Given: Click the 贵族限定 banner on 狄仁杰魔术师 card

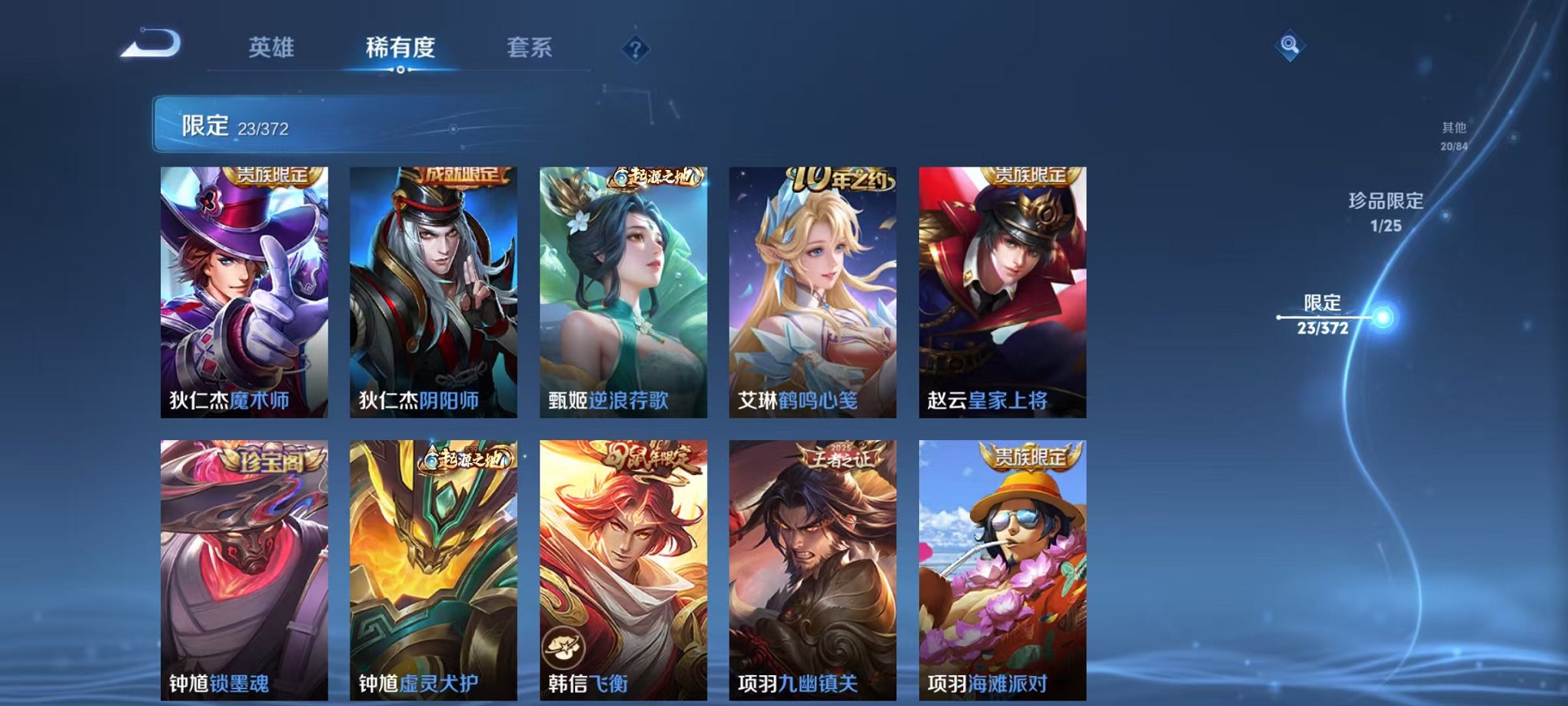Looking at the screenshot, I should pyautogui.click(x=272, y=176).
